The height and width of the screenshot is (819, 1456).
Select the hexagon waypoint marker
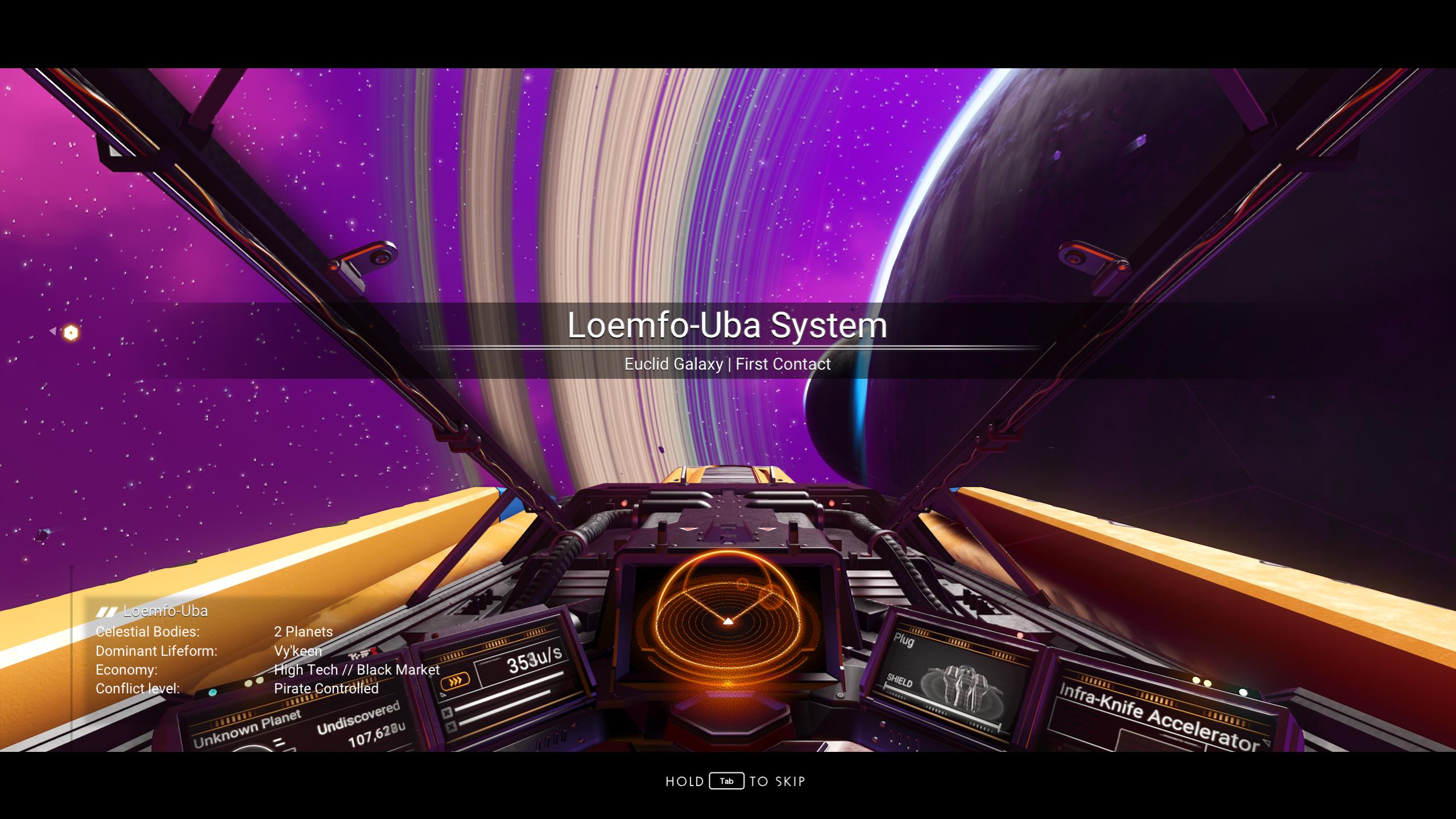(71, 333)
